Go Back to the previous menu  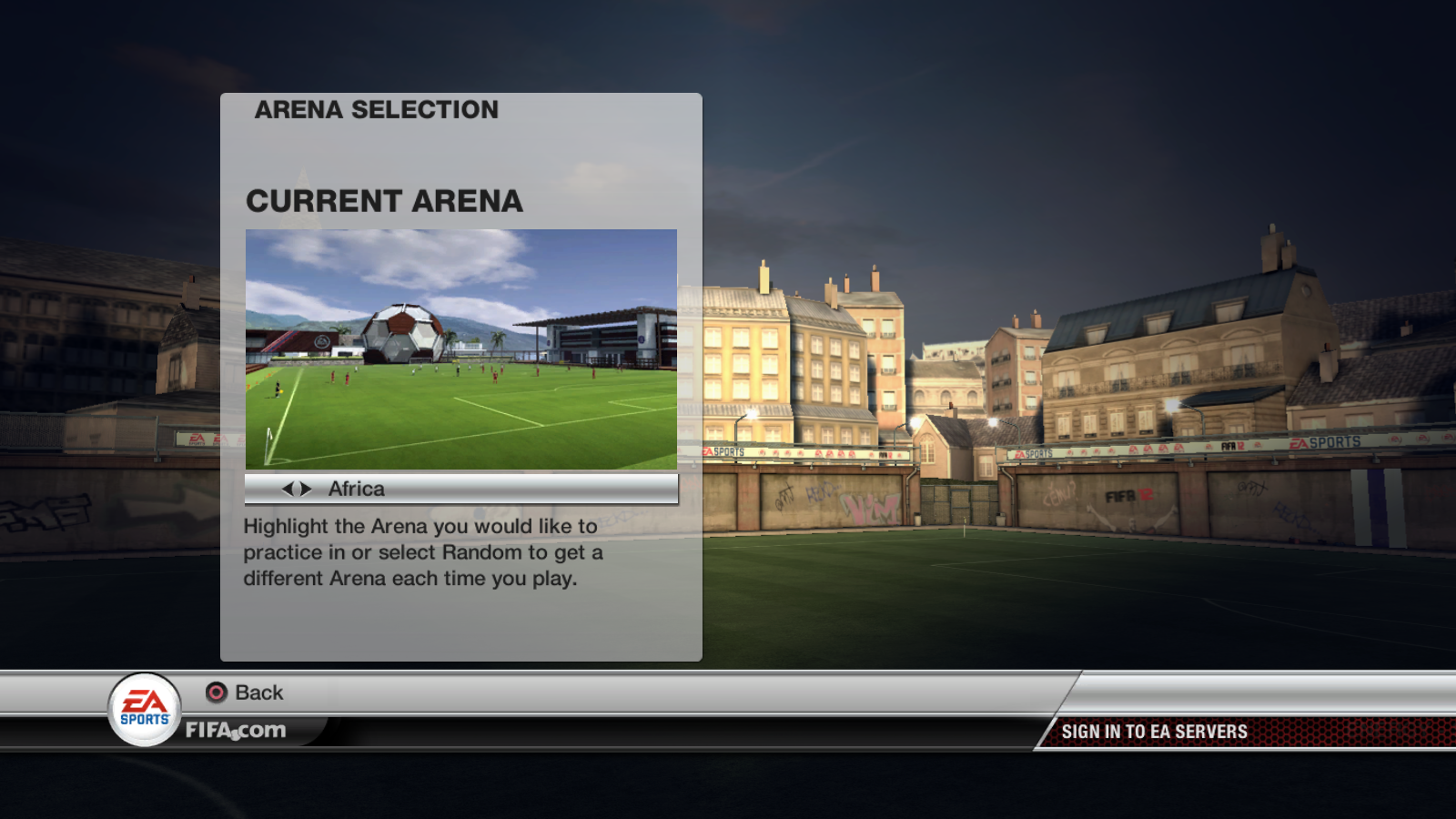[x=245, y=693]
